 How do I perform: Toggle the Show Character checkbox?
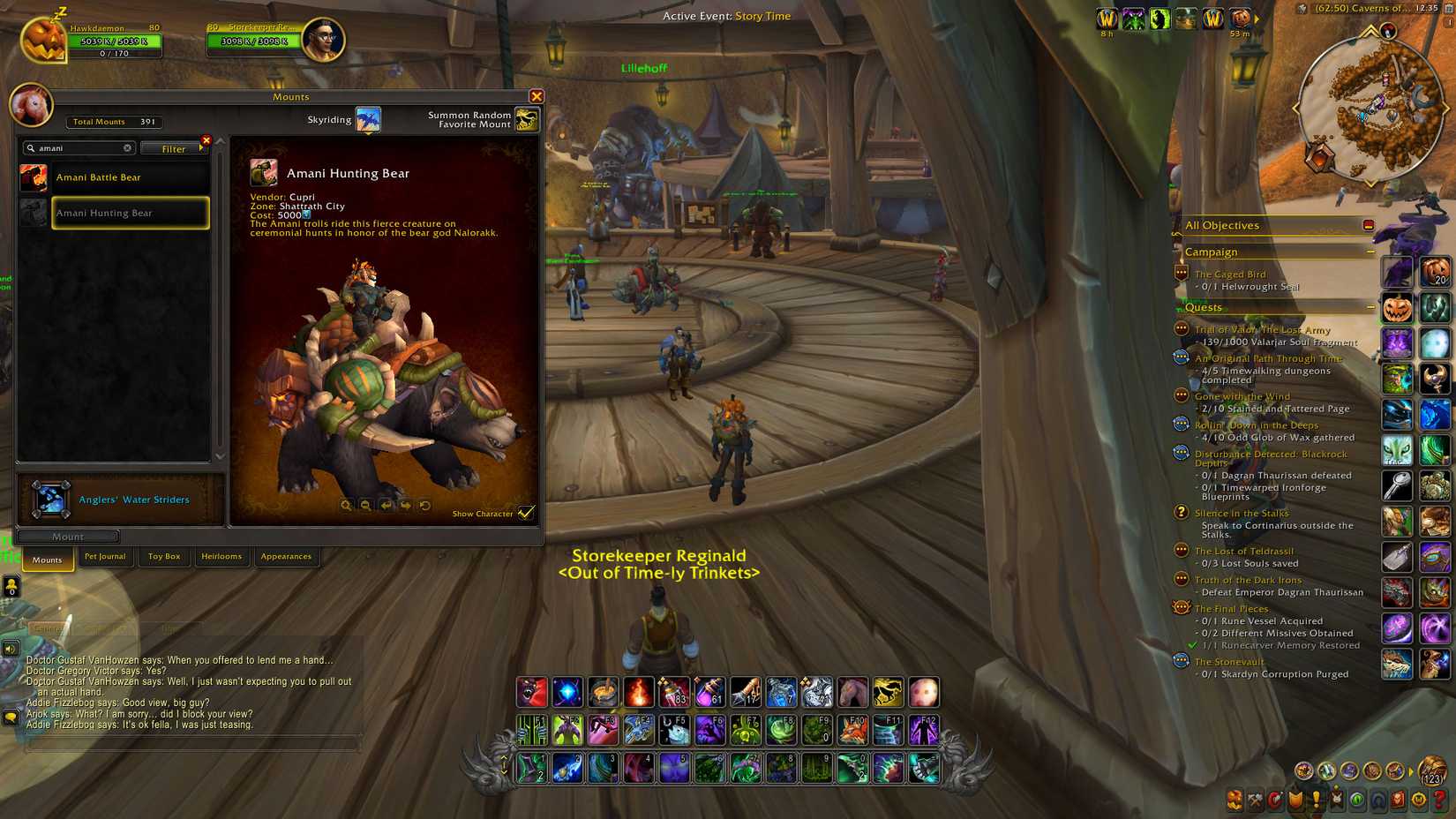tap(527, 512)
